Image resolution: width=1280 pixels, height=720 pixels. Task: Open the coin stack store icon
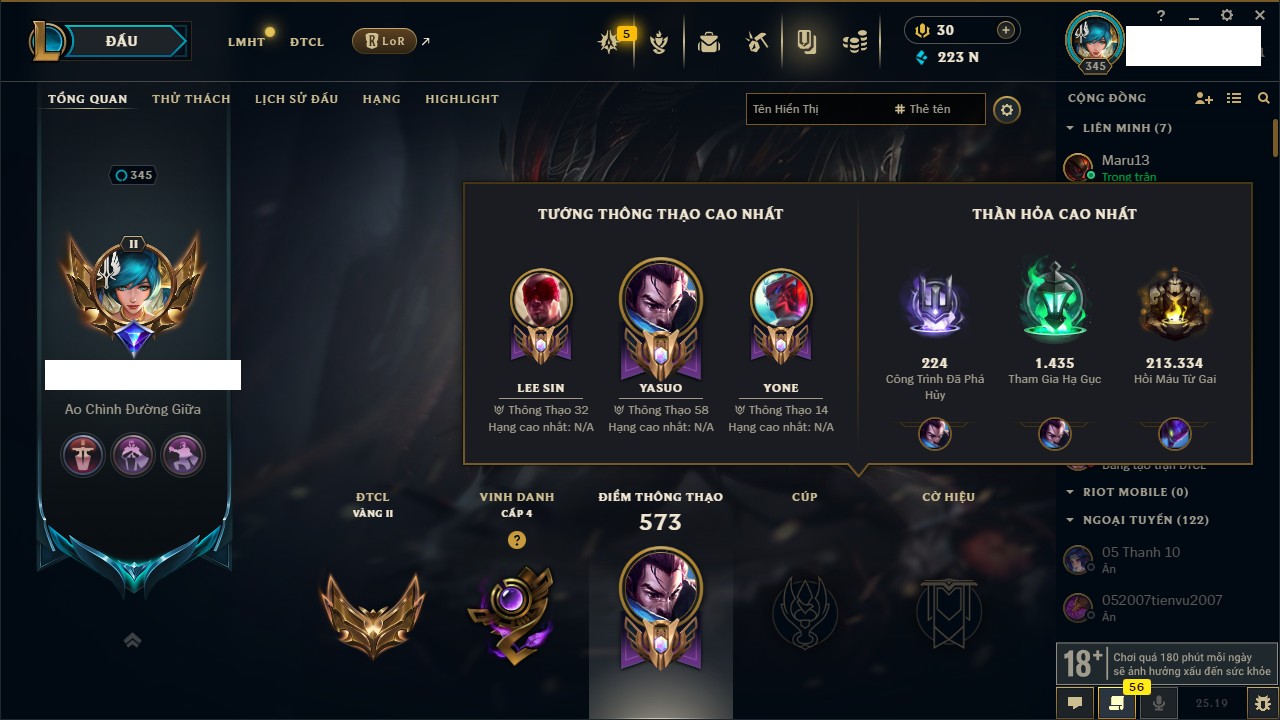pos(854,42)
